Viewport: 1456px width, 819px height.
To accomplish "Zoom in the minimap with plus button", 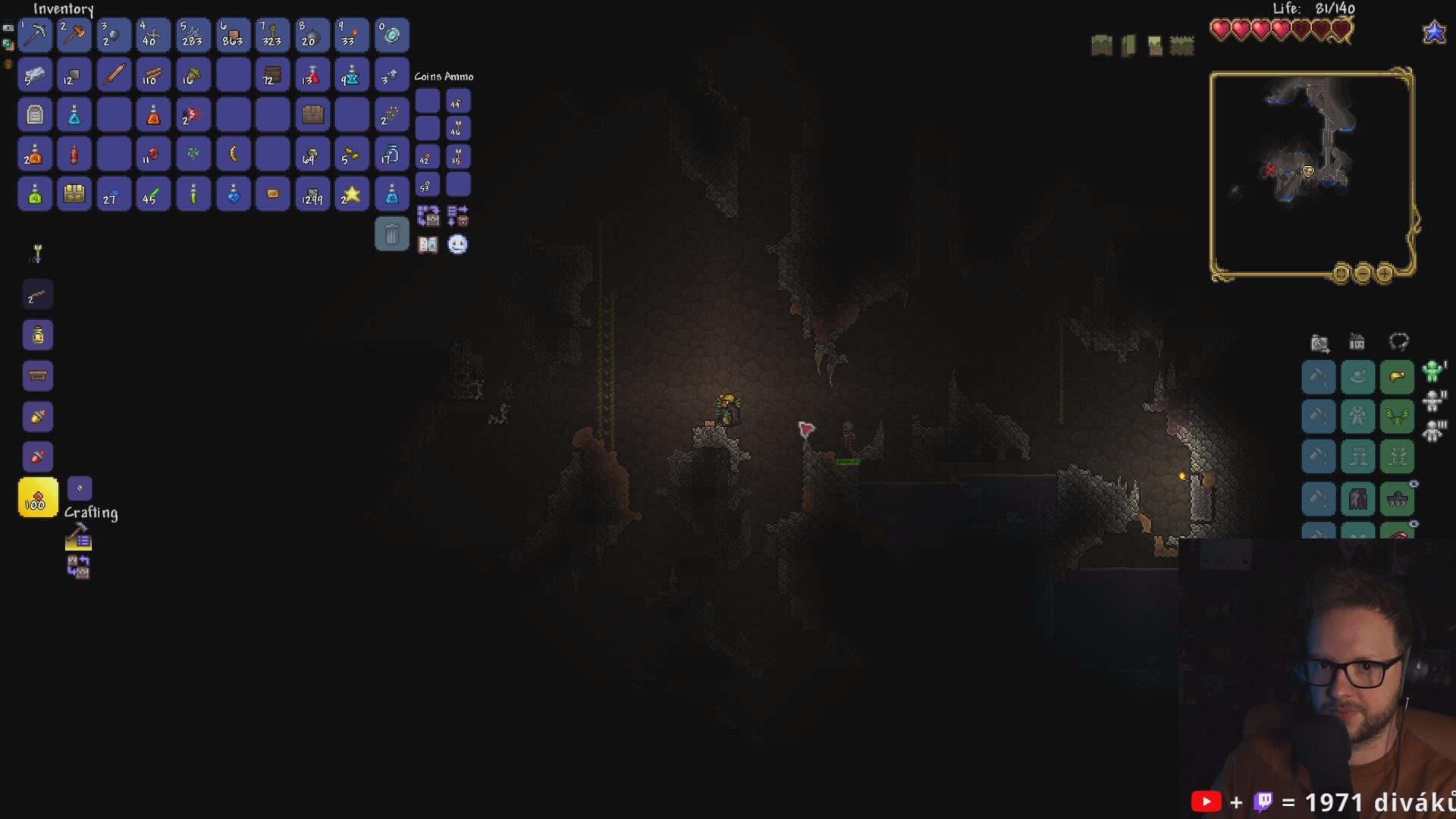I will pos(1384,273).
